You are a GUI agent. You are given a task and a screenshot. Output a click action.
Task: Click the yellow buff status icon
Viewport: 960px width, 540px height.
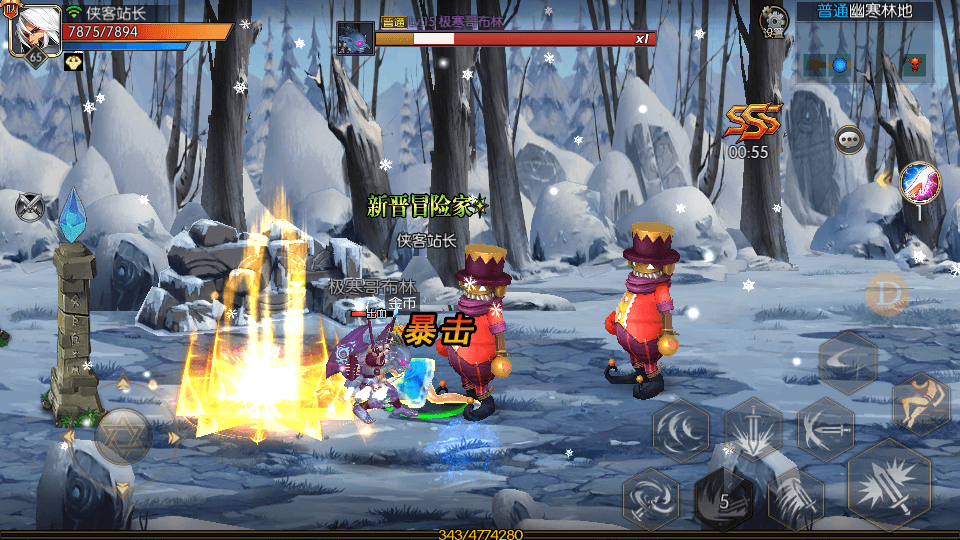[x=74, y=62]
